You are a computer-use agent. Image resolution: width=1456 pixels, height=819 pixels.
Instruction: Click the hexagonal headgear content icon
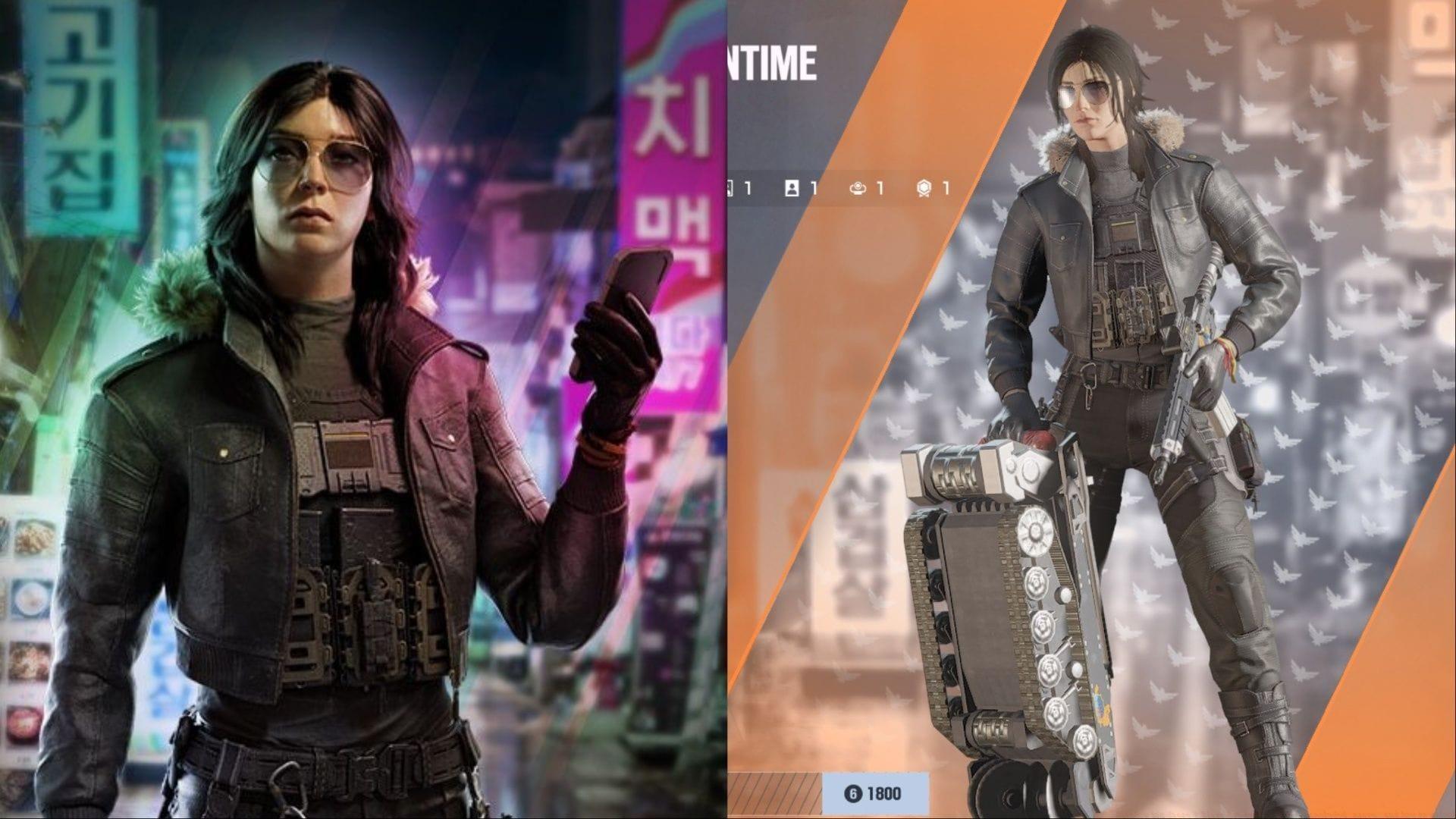tap(924, 188)
